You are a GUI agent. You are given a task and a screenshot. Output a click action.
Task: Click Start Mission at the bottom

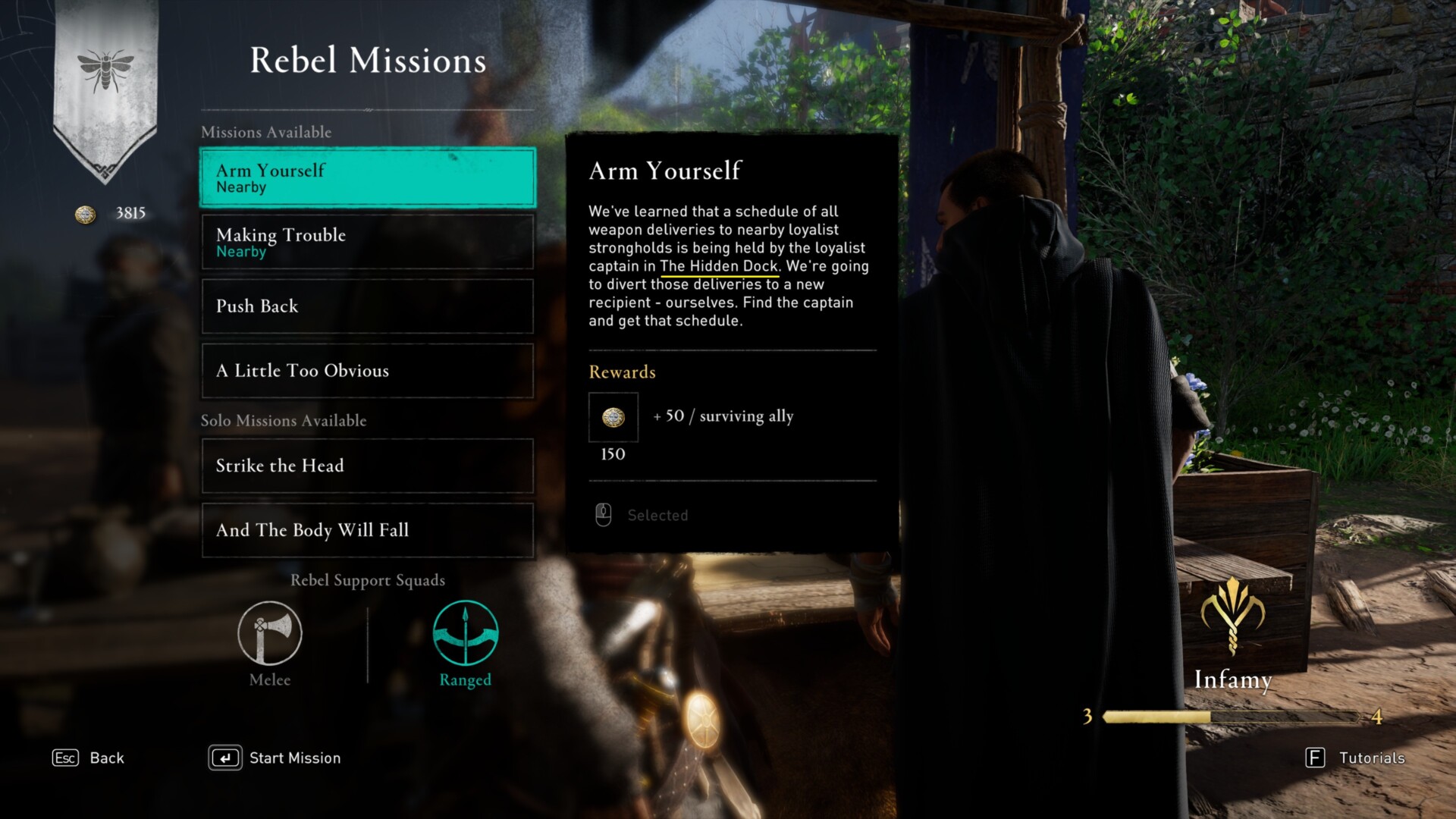276,758
